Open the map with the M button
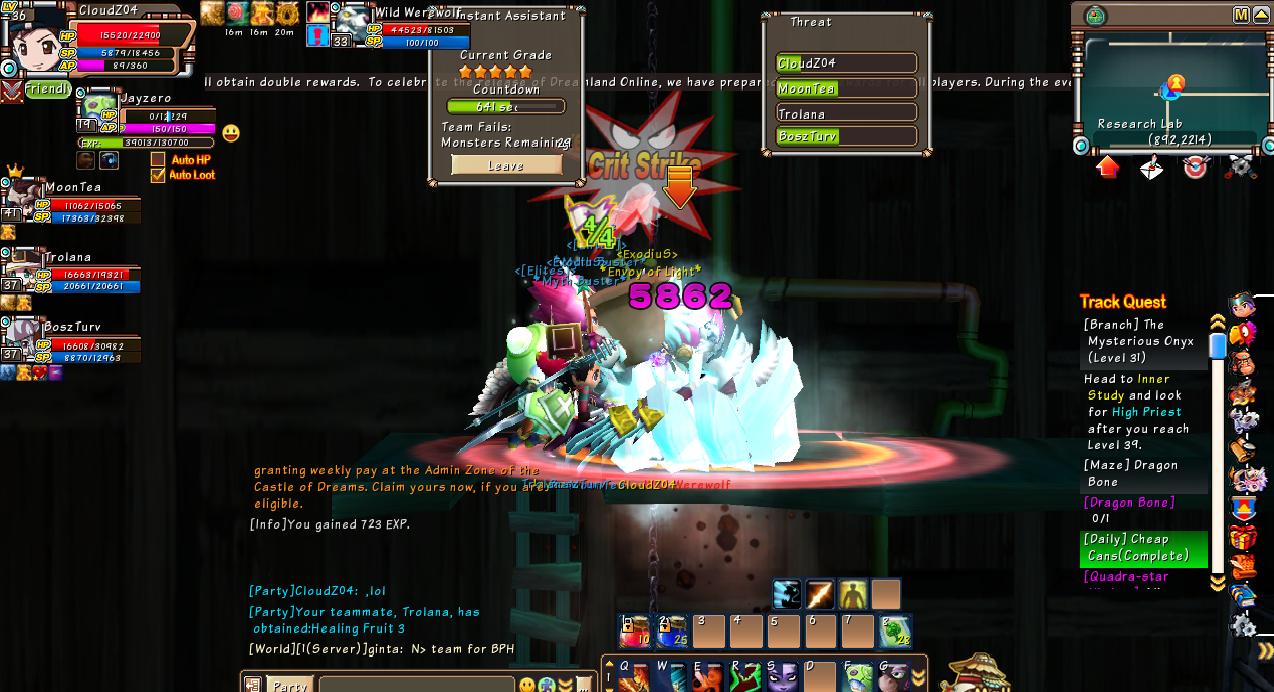1274x692 pixels. (1241, 15)
